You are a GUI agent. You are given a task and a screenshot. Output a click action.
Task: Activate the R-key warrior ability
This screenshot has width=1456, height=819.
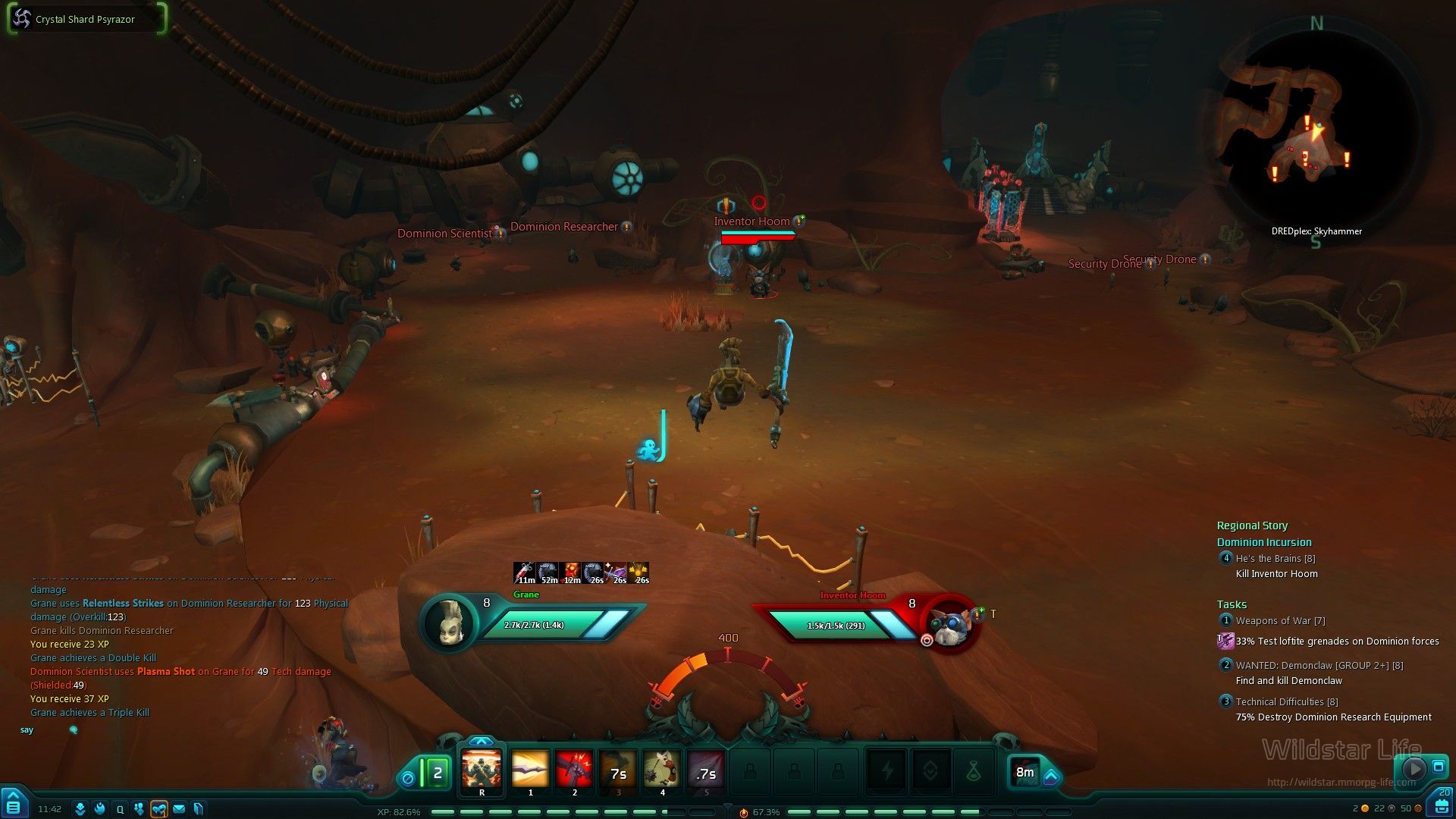(482, 772)
